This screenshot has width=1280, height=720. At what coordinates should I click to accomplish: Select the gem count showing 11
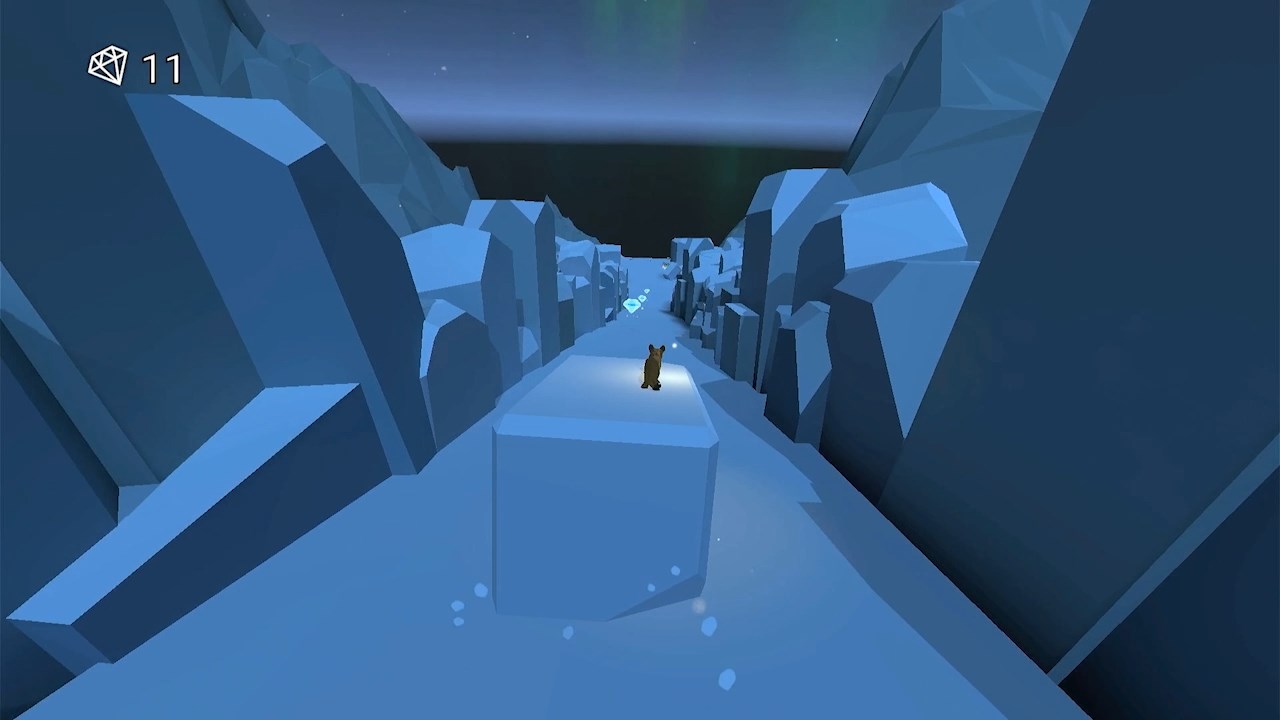pyautogui.click(x=160, y=66)
